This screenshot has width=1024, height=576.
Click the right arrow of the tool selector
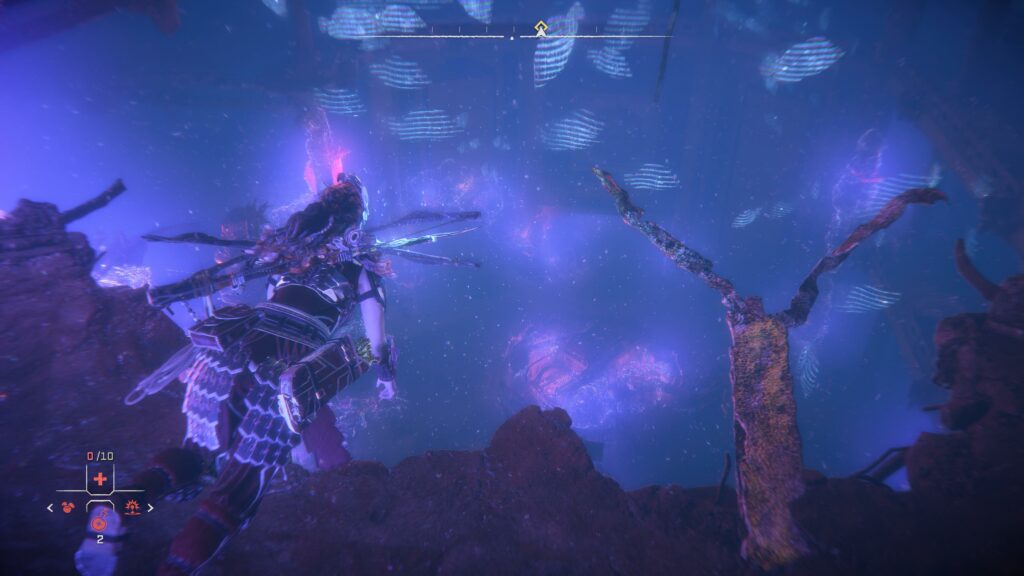(x=151, y=508)
